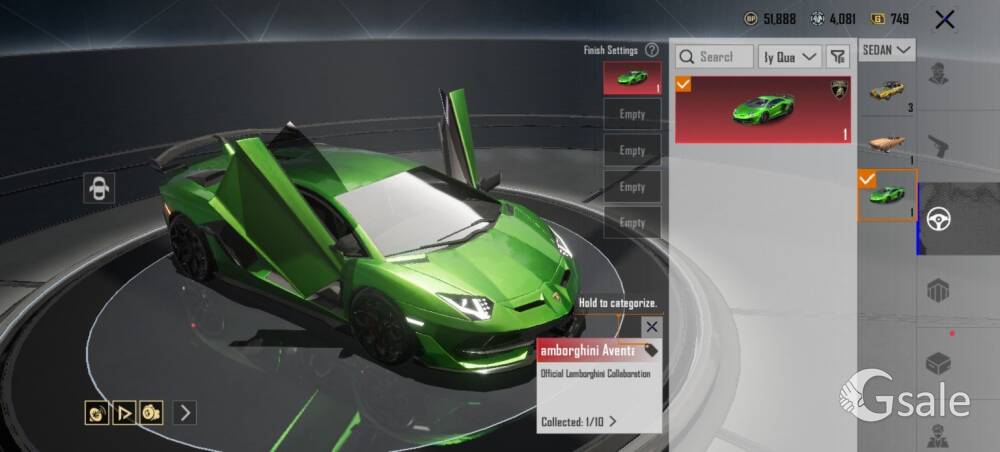Image resolution: width=1000 pixels, height=452 pixels.
Task: Close the Lamborghini info popup
Action: tap(652, 326)
